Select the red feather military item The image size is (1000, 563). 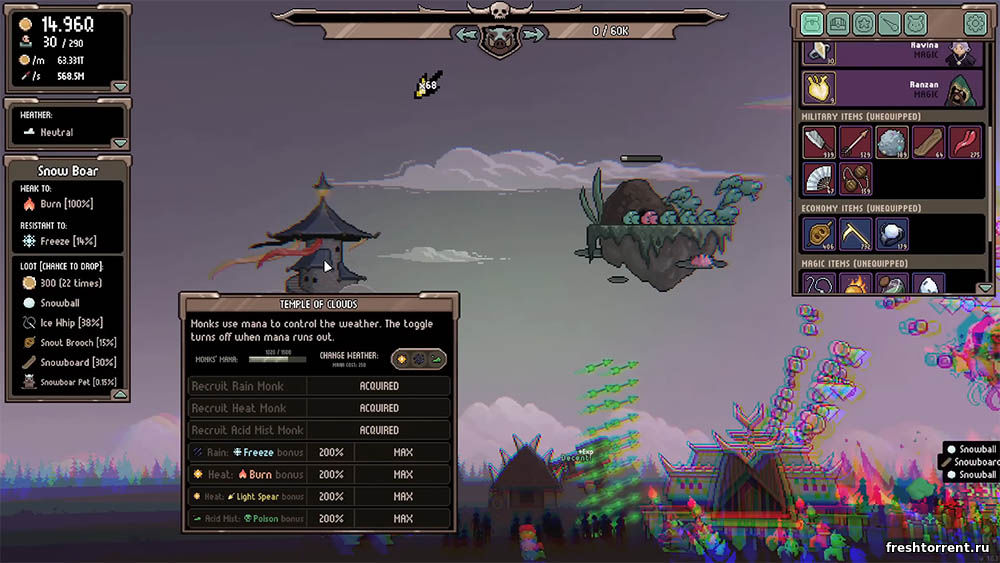(x=964, y=142)
